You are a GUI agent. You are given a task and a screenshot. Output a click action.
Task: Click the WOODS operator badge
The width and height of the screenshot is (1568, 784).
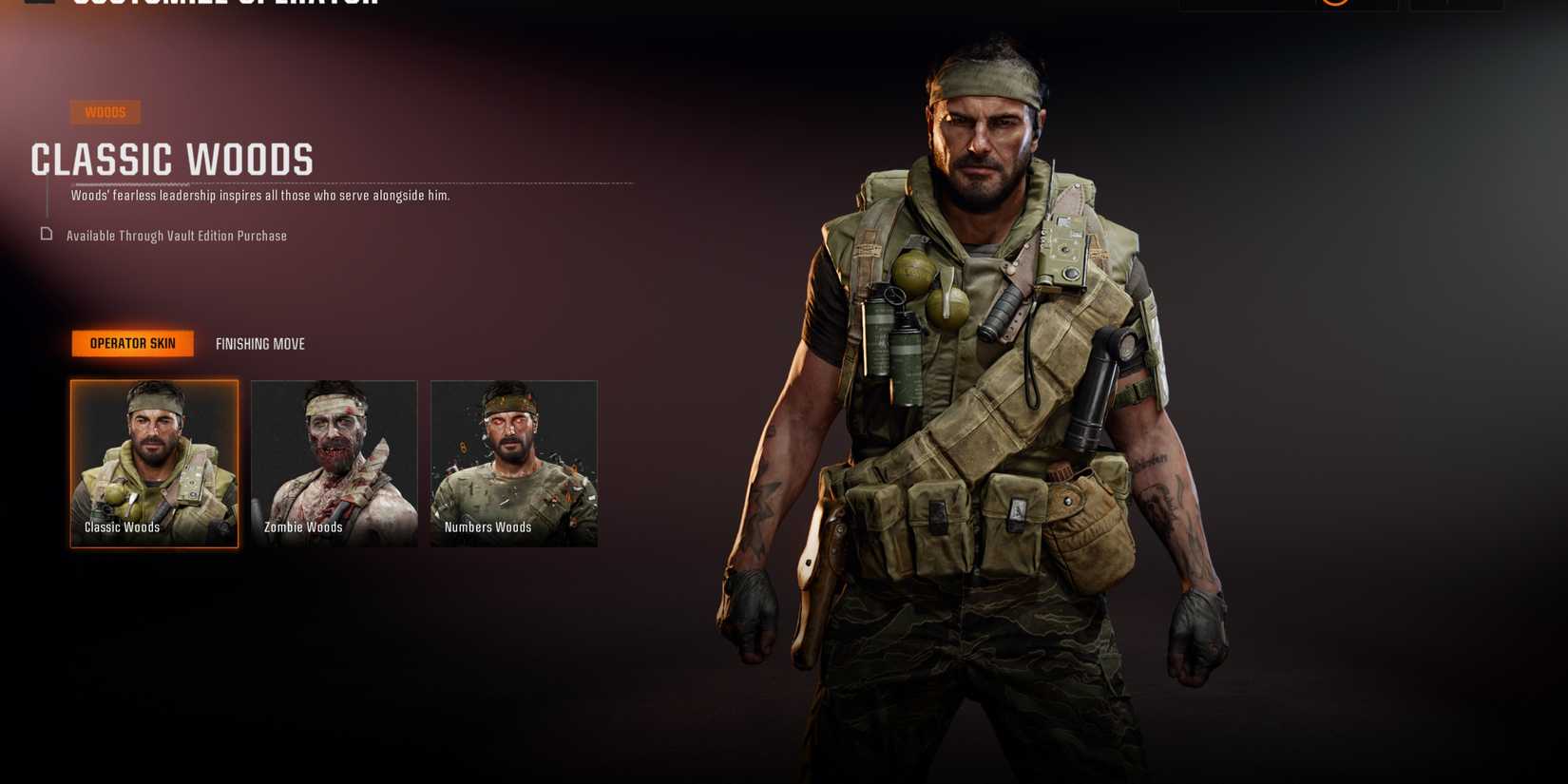click(105, 112)
